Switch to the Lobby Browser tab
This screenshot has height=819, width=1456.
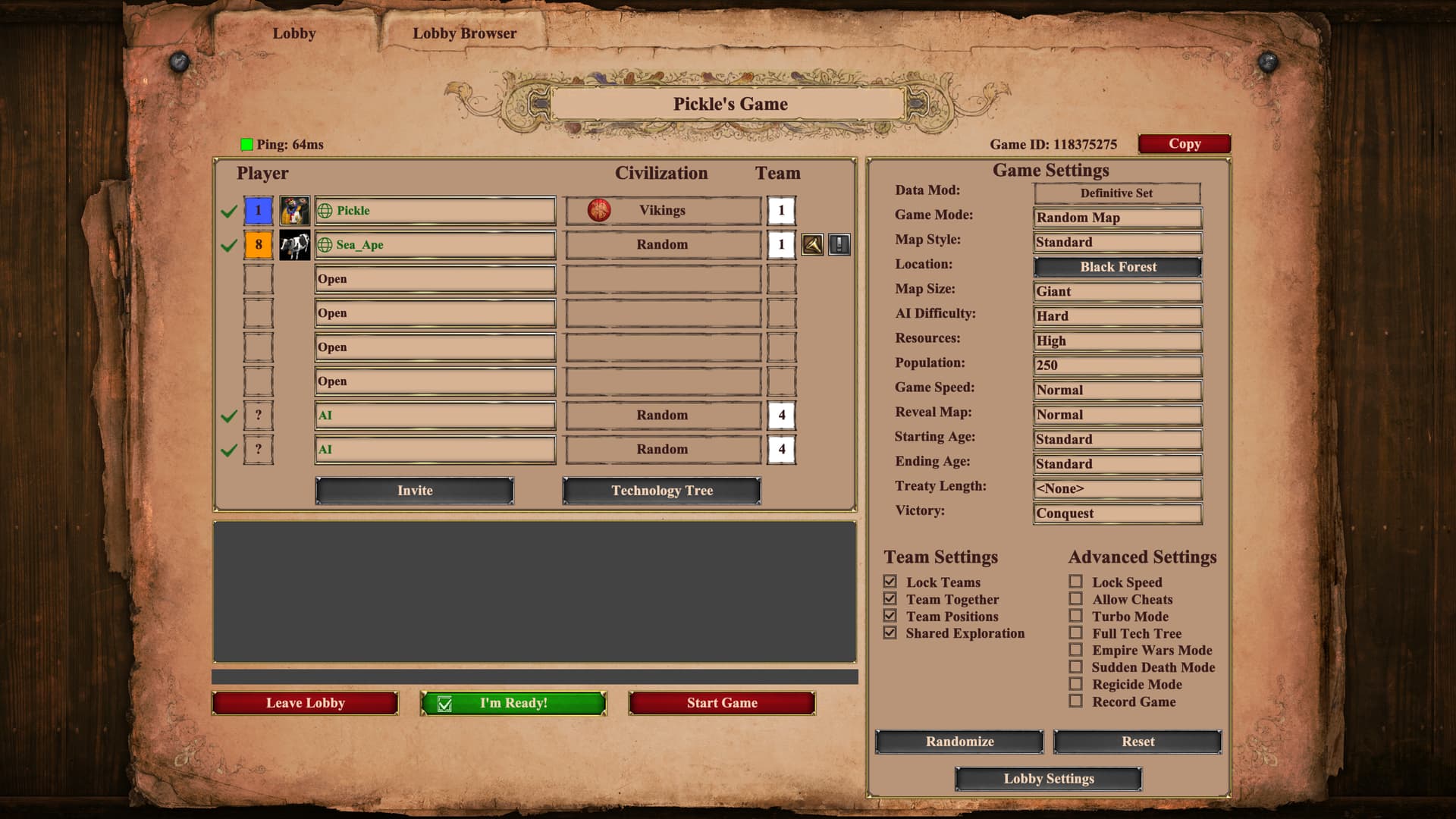464,33
